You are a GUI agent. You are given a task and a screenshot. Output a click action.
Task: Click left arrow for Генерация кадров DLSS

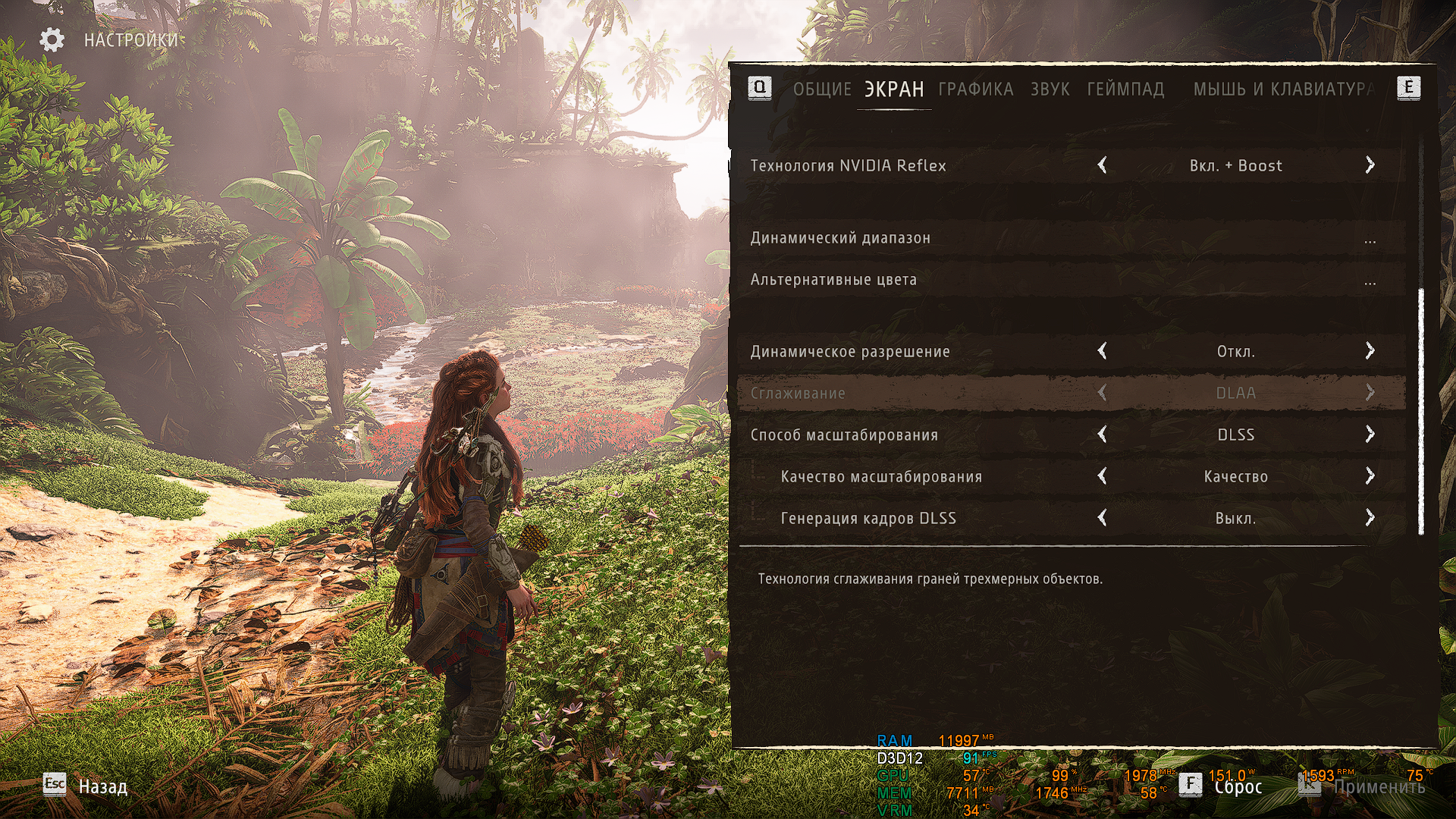click(x=1103, y=518)
